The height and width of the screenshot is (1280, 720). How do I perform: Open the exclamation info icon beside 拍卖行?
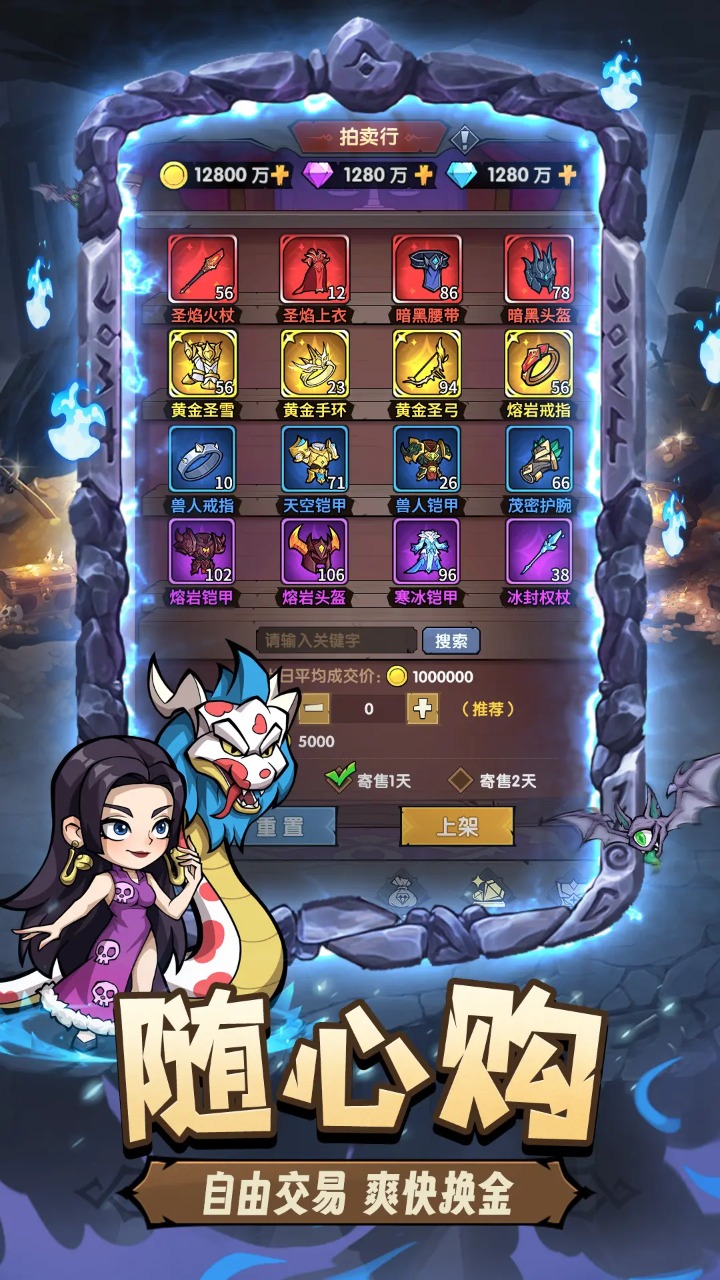(464, 138)
